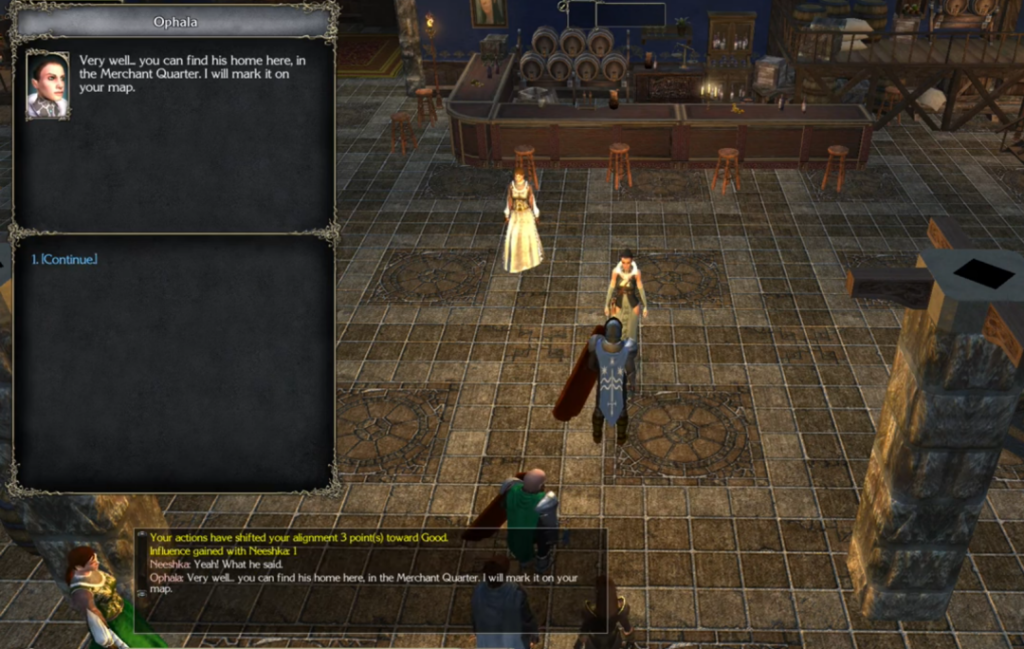Click Ophala's portrait in the dialogue box

pos(47,85)
